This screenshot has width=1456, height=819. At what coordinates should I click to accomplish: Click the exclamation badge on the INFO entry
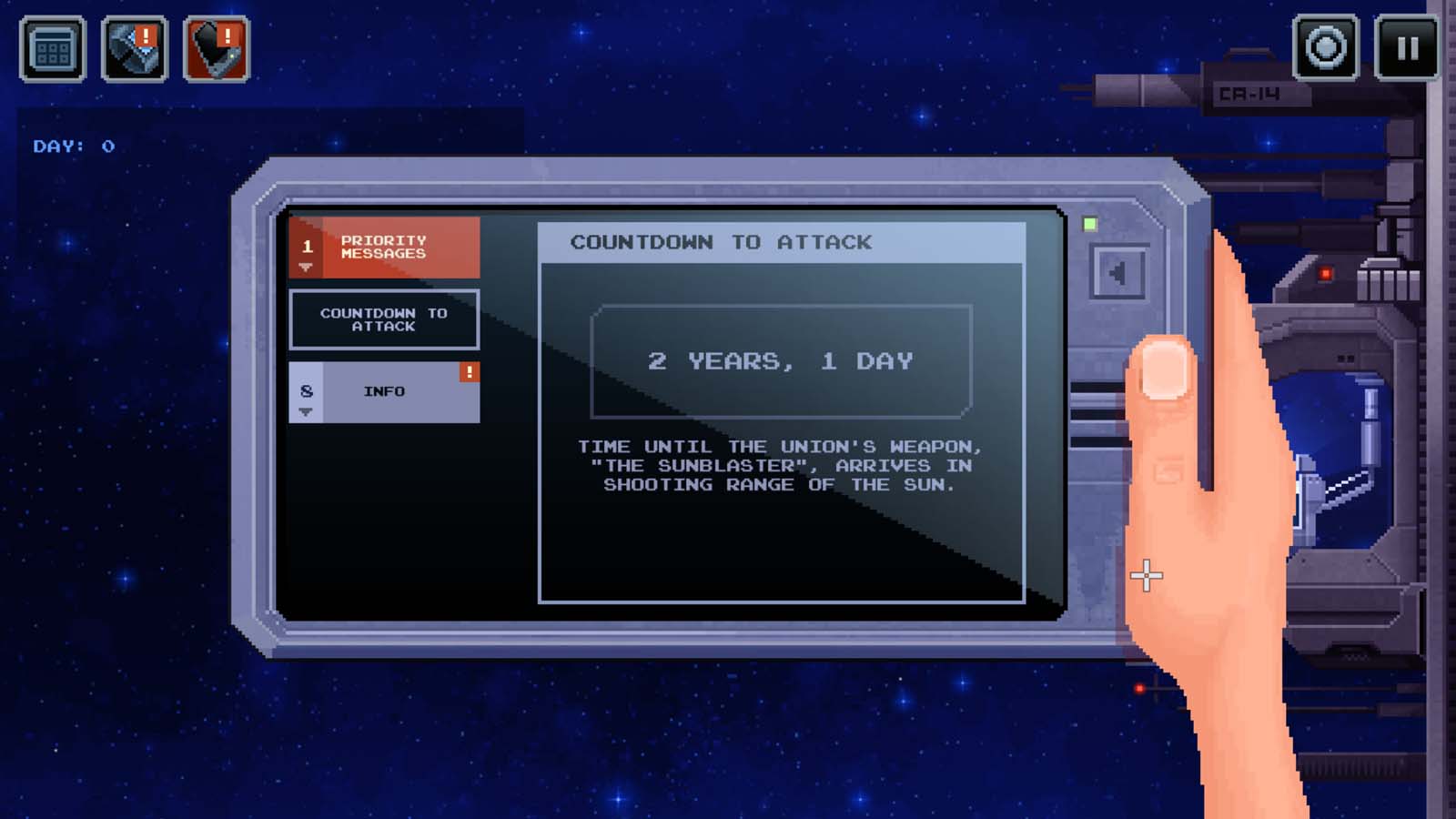pos(469,373)
